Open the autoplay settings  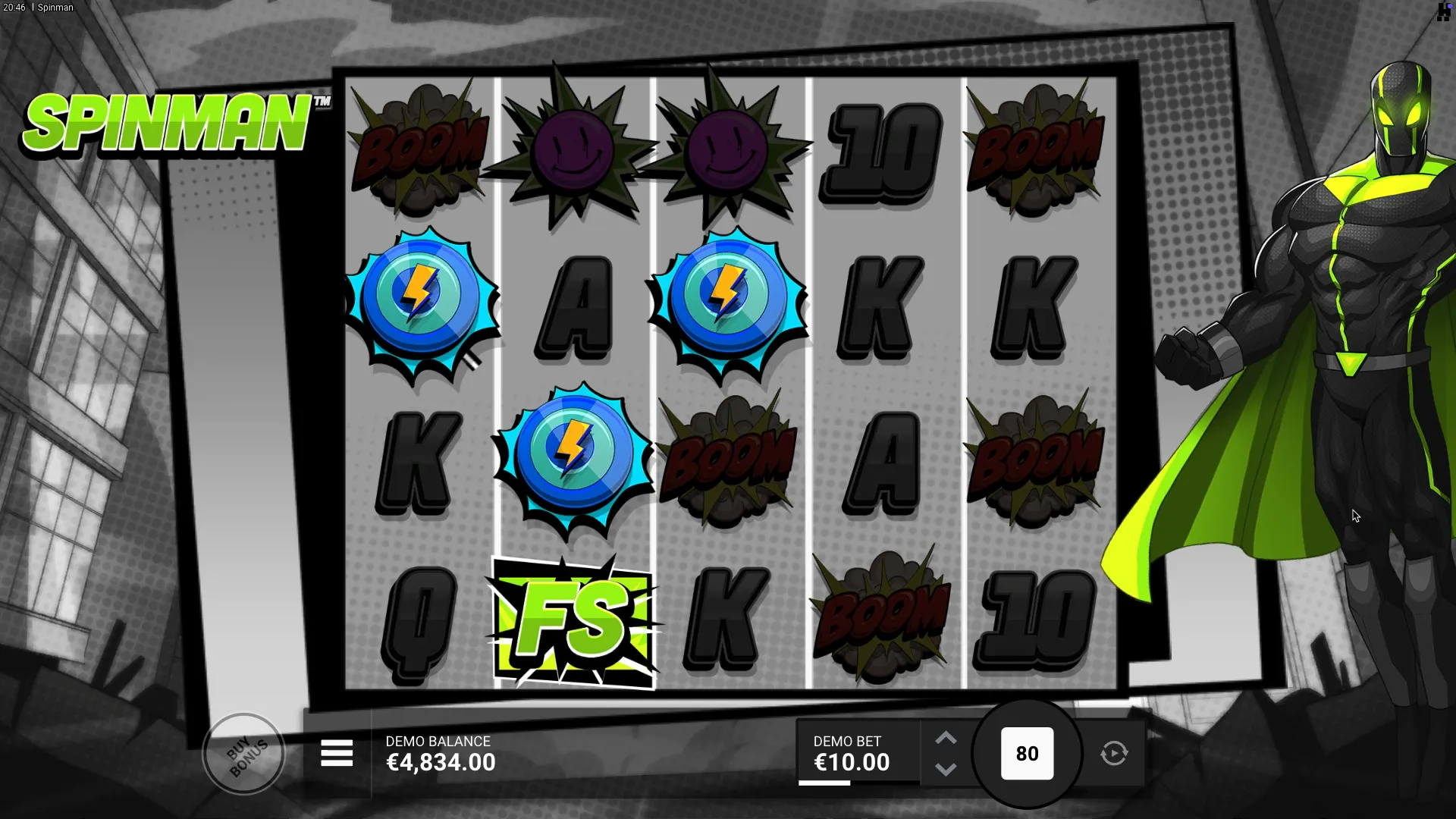(x=1114, y=754)
